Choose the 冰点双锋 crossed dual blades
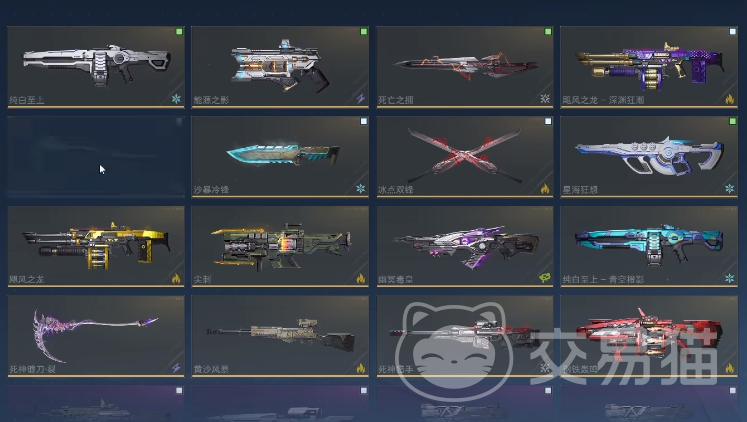The image size is (747, 422). [465, 155]
